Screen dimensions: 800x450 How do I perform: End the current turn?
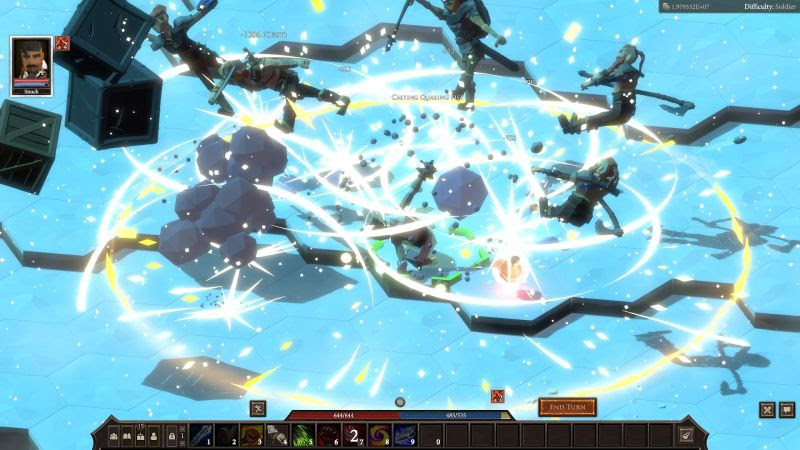pyautogui.click(x=567, y=407)
